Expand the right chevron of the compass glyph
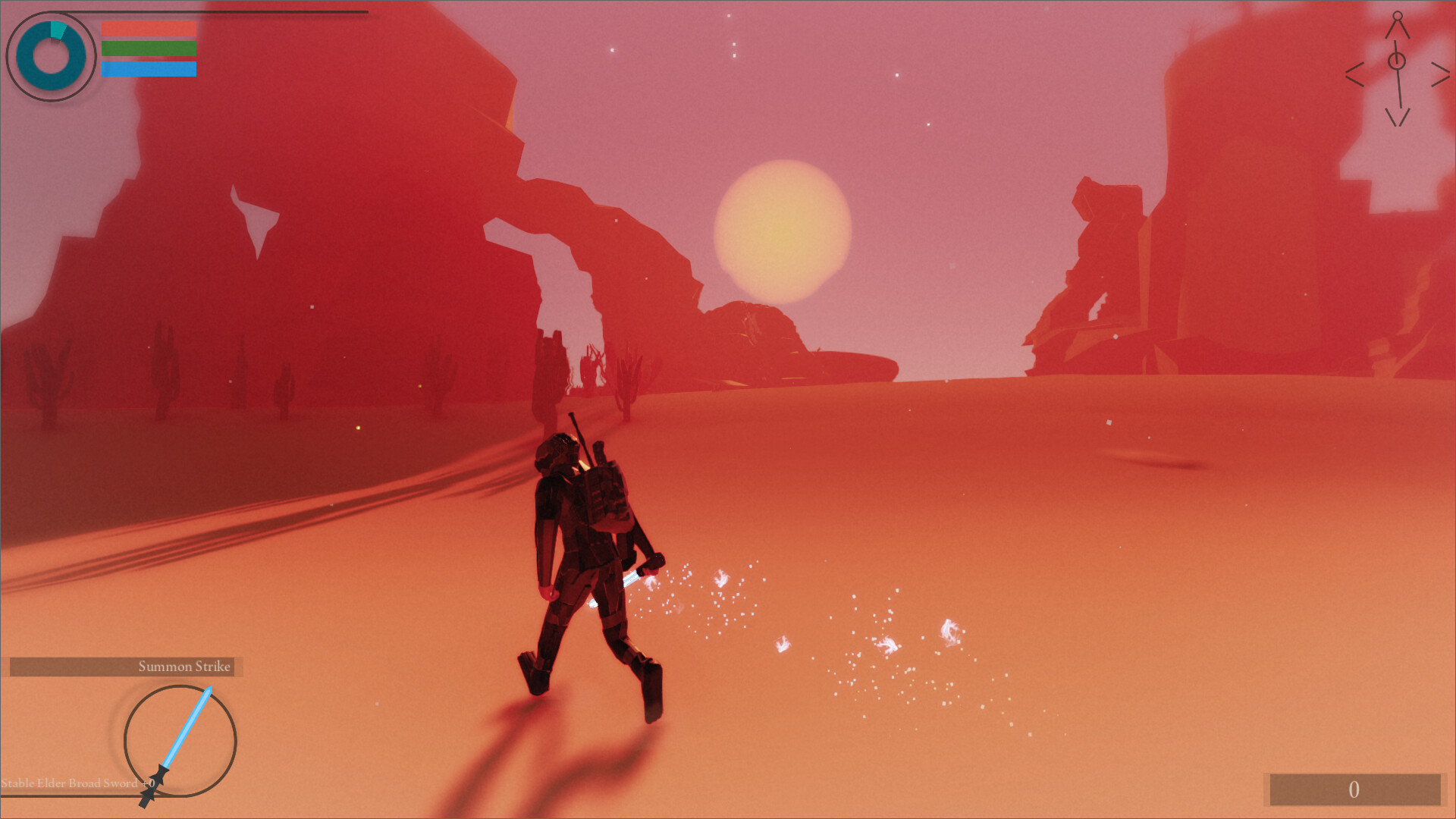The image size is (1456, 819). (x=1440, y=74)
